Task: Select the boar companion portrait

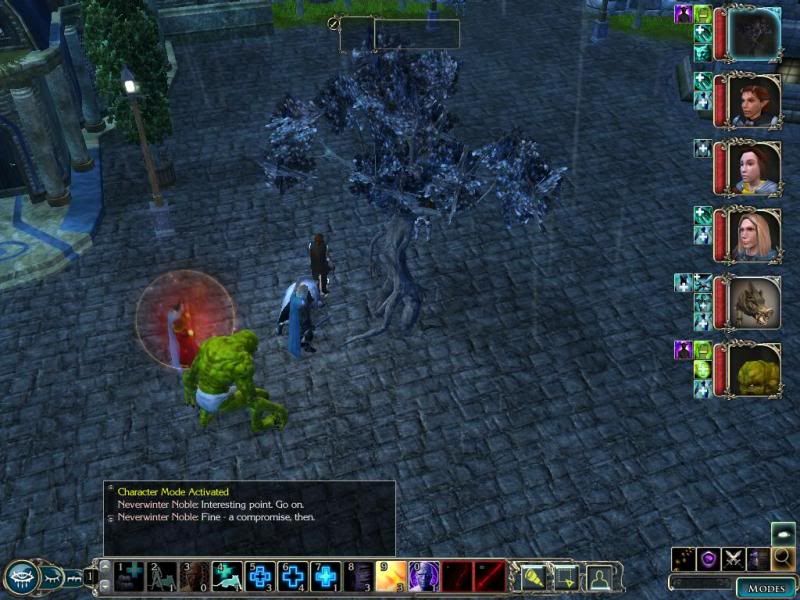Action: (x=754, y=301)
